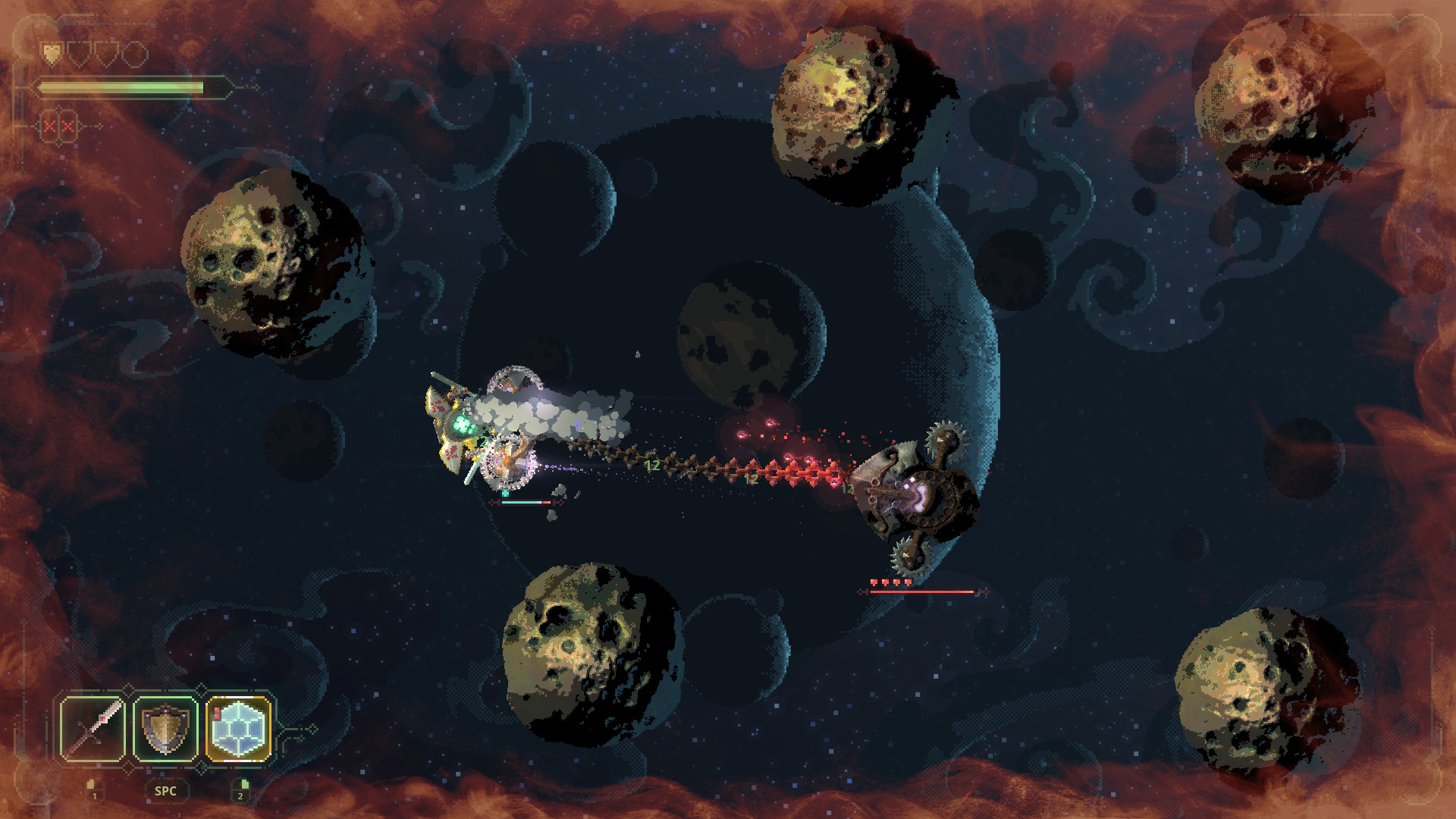Click the yellow charge icon above slot 1
Image resolution: width=1456 pixels, height=819 pixels.
(90, 785)
